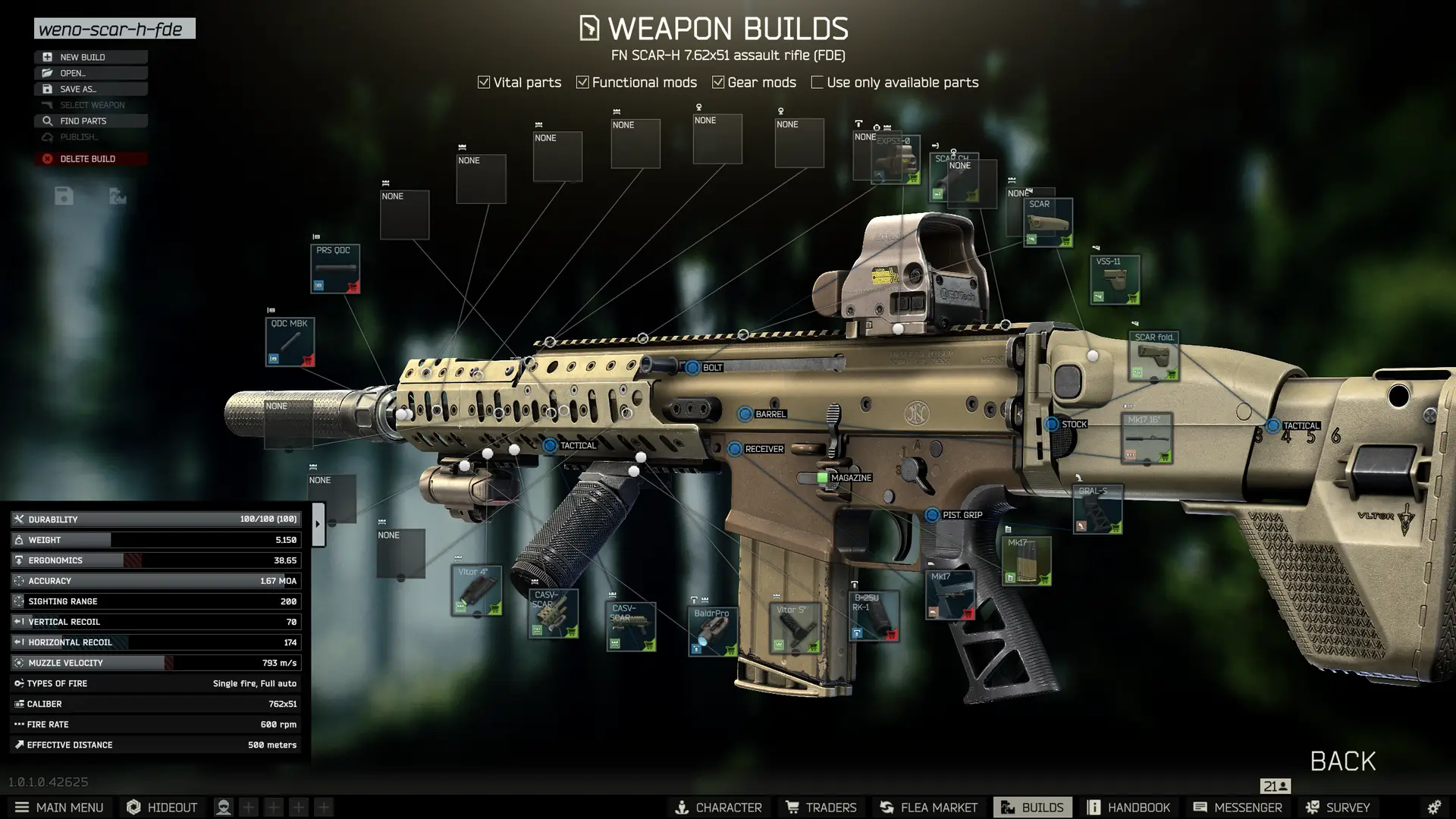Go back from weapon builds

1342,761
